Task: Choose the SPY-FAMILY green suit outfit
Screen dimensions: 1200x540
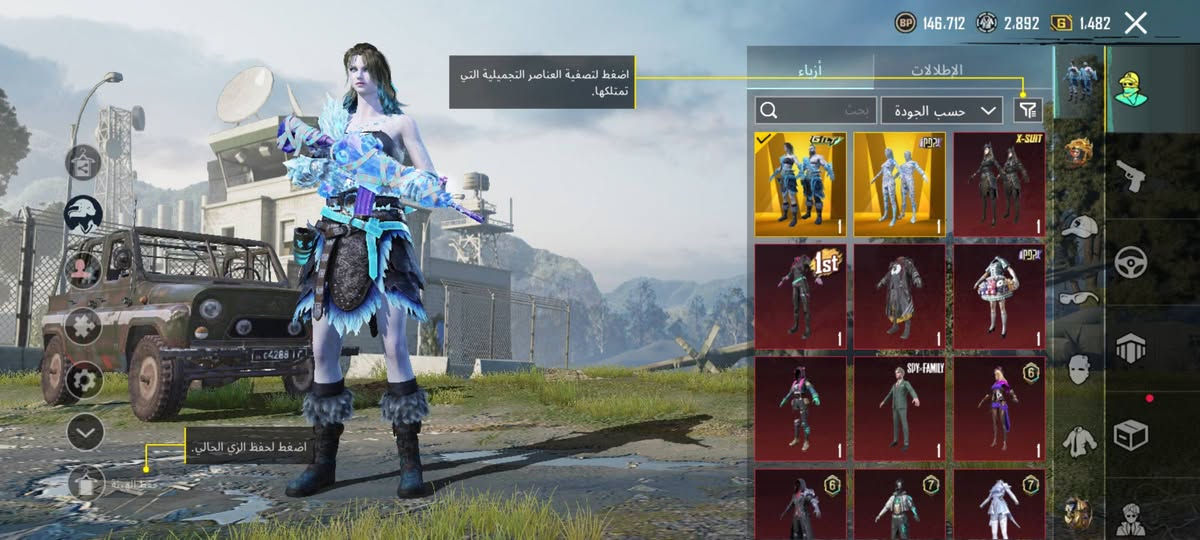Action: click(899, 408)
